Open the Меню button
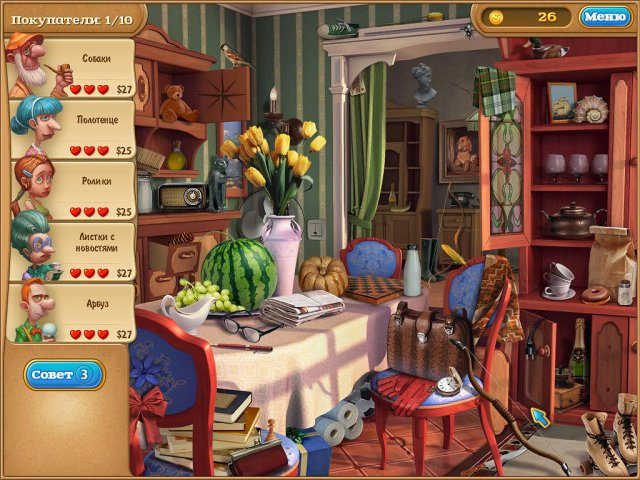 [x=604, y=16]
